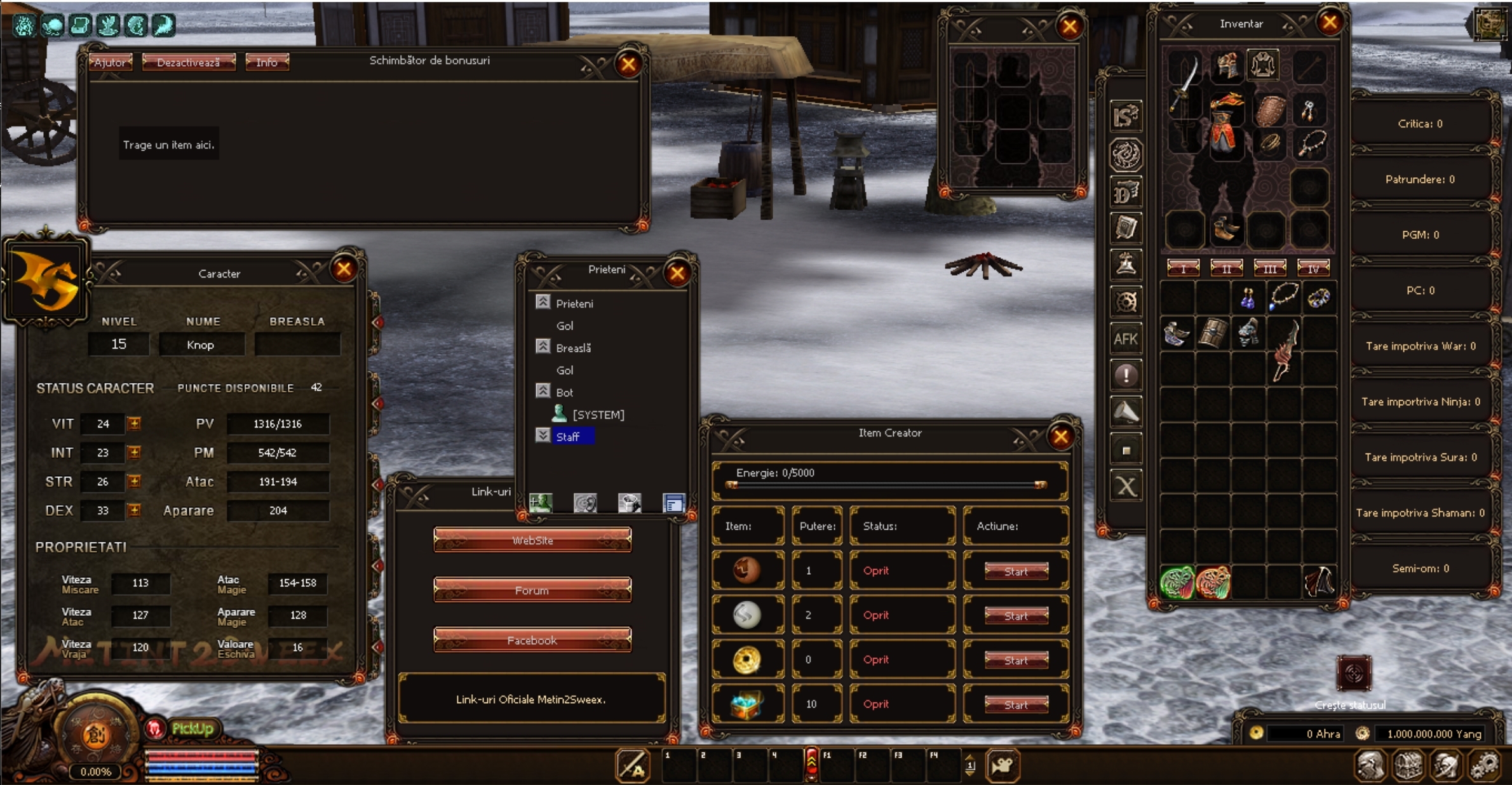The width and height of the screenshot is (1512, 785).
Task: Close the Prieteni friends window
Action: pos(677,273)
